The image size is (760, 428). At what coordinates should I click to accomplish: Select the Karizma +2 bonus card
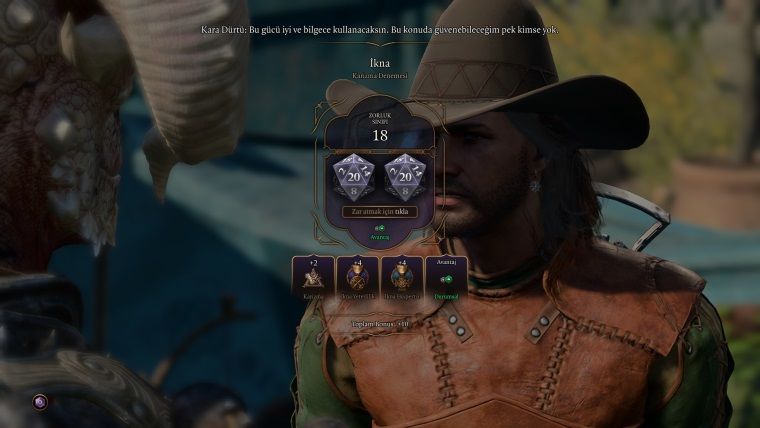[x=313, y=278]
